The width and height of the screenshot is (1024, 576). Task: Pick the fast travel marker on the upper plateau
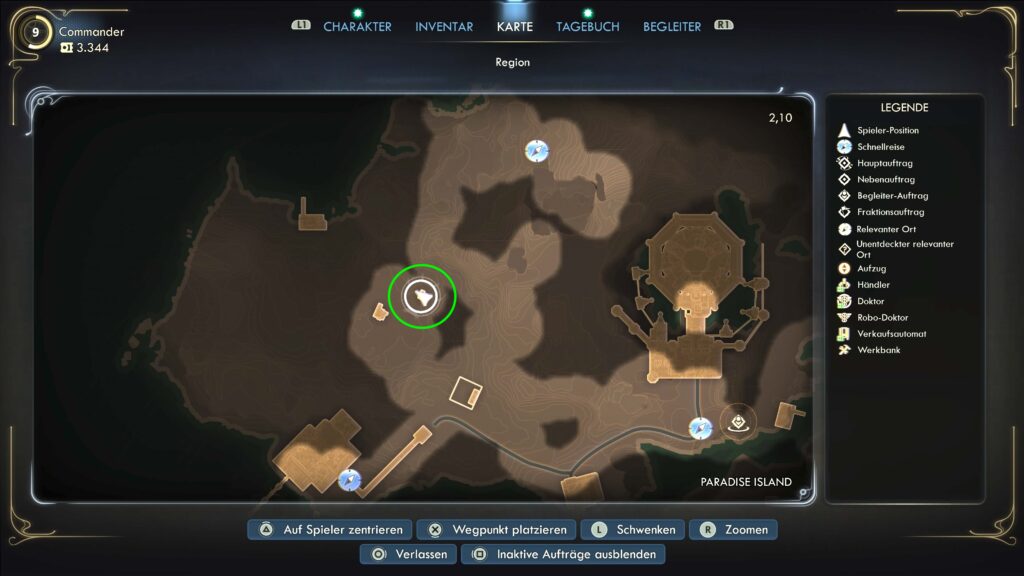point(537,151)
